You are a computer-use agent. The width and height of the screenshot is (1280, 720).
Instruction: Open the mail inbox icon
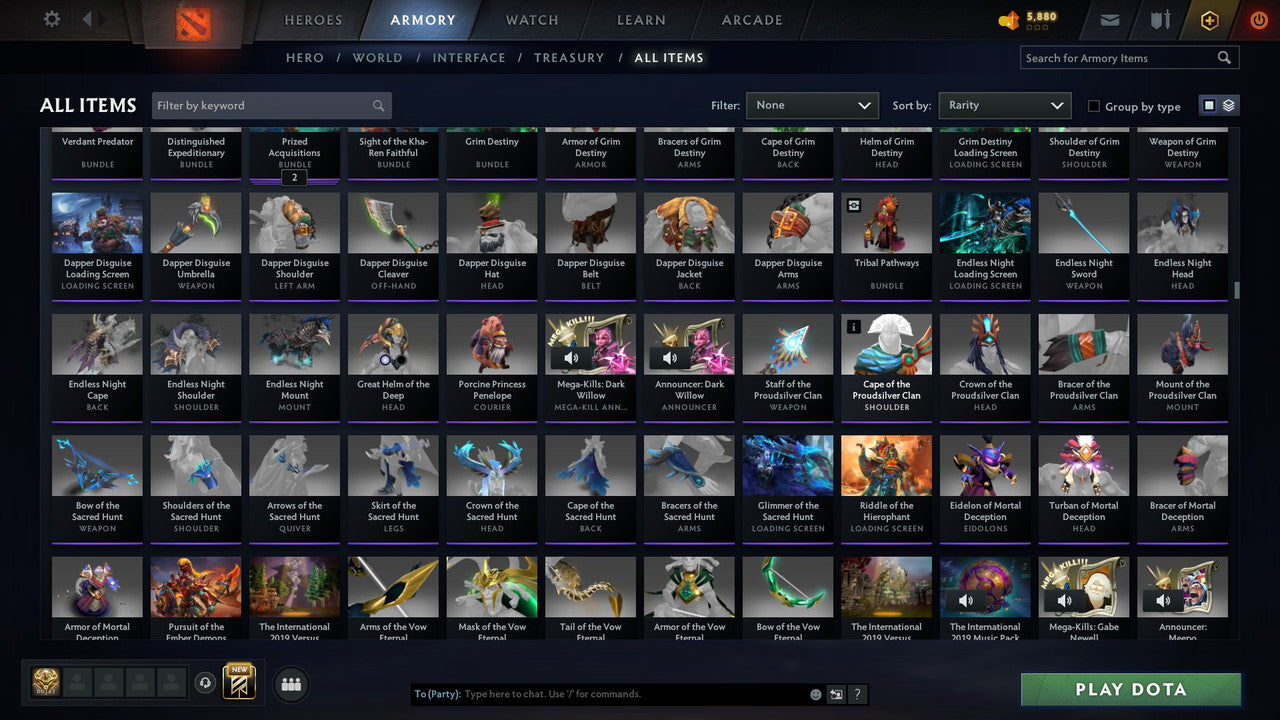pyautogui.click(x=1110, y=19)
